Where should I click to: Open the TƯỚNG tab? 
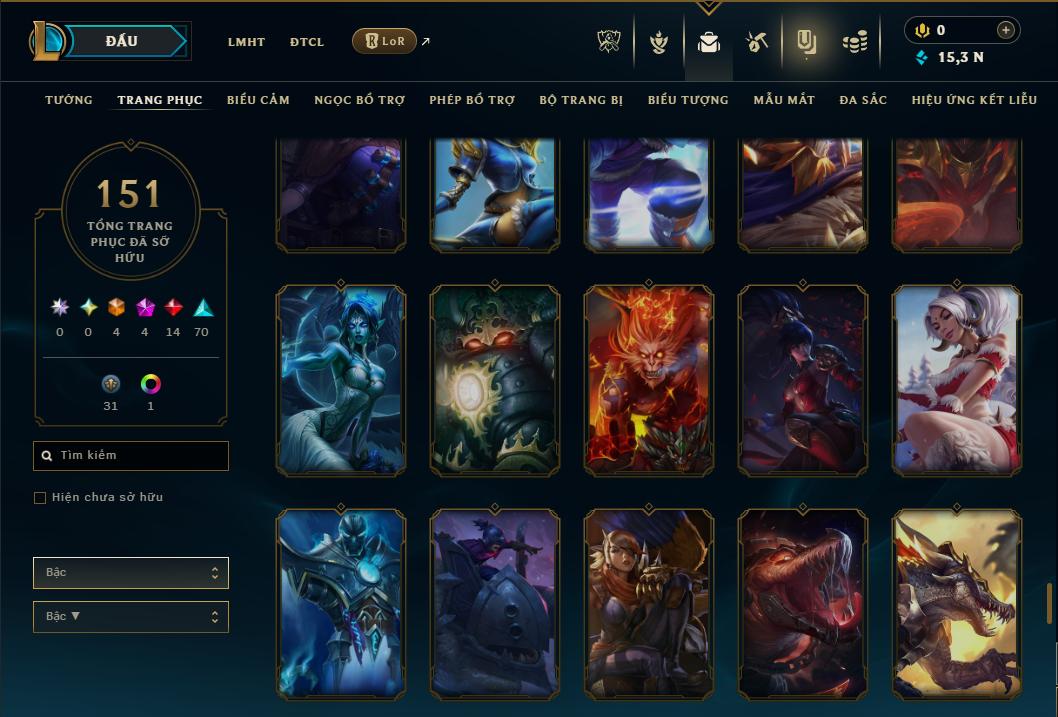[x=69, y=100]
